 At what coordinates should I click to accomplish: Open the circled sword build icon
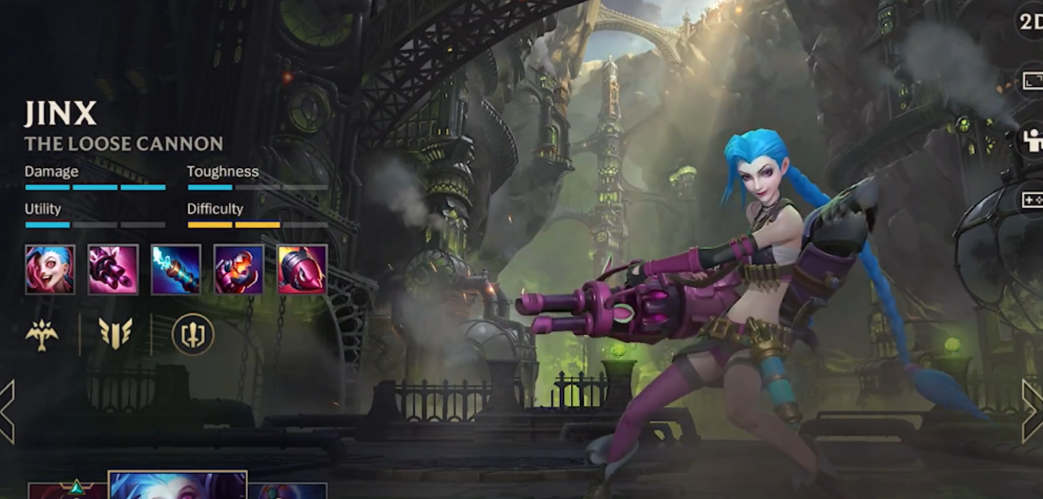coord(192,334)
